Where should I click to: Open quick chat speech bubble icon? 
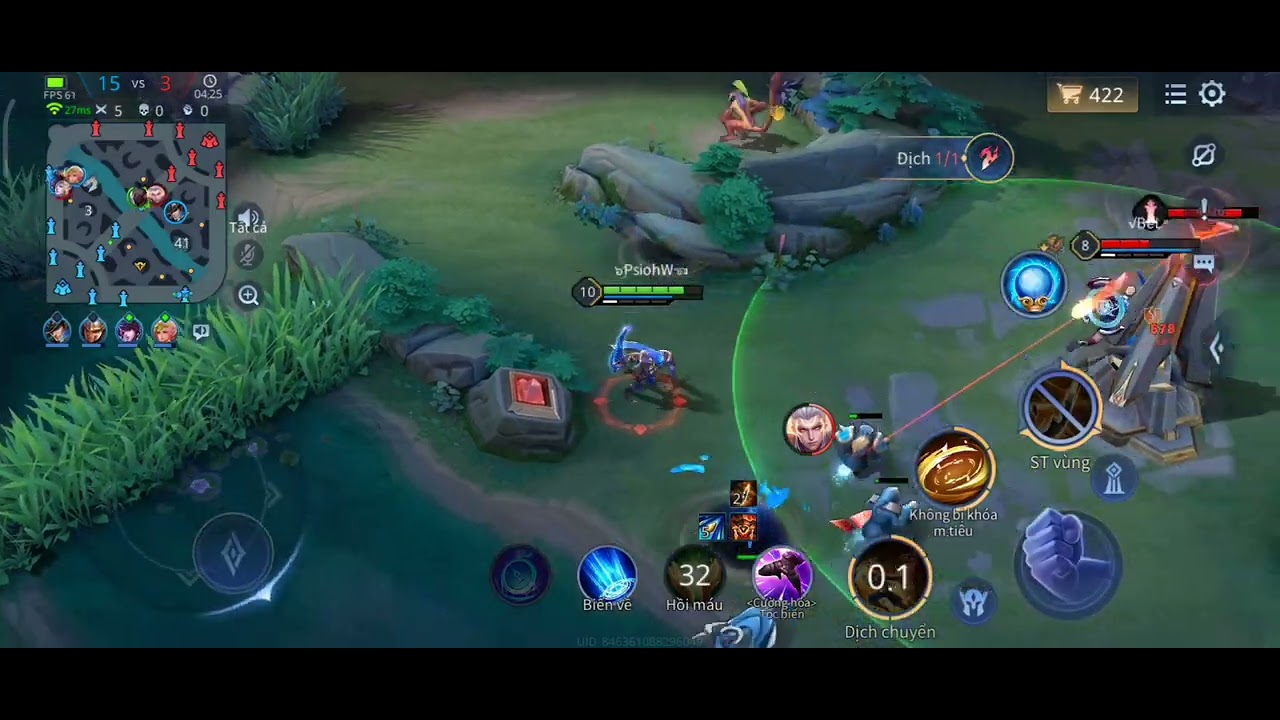click(201, 332)
